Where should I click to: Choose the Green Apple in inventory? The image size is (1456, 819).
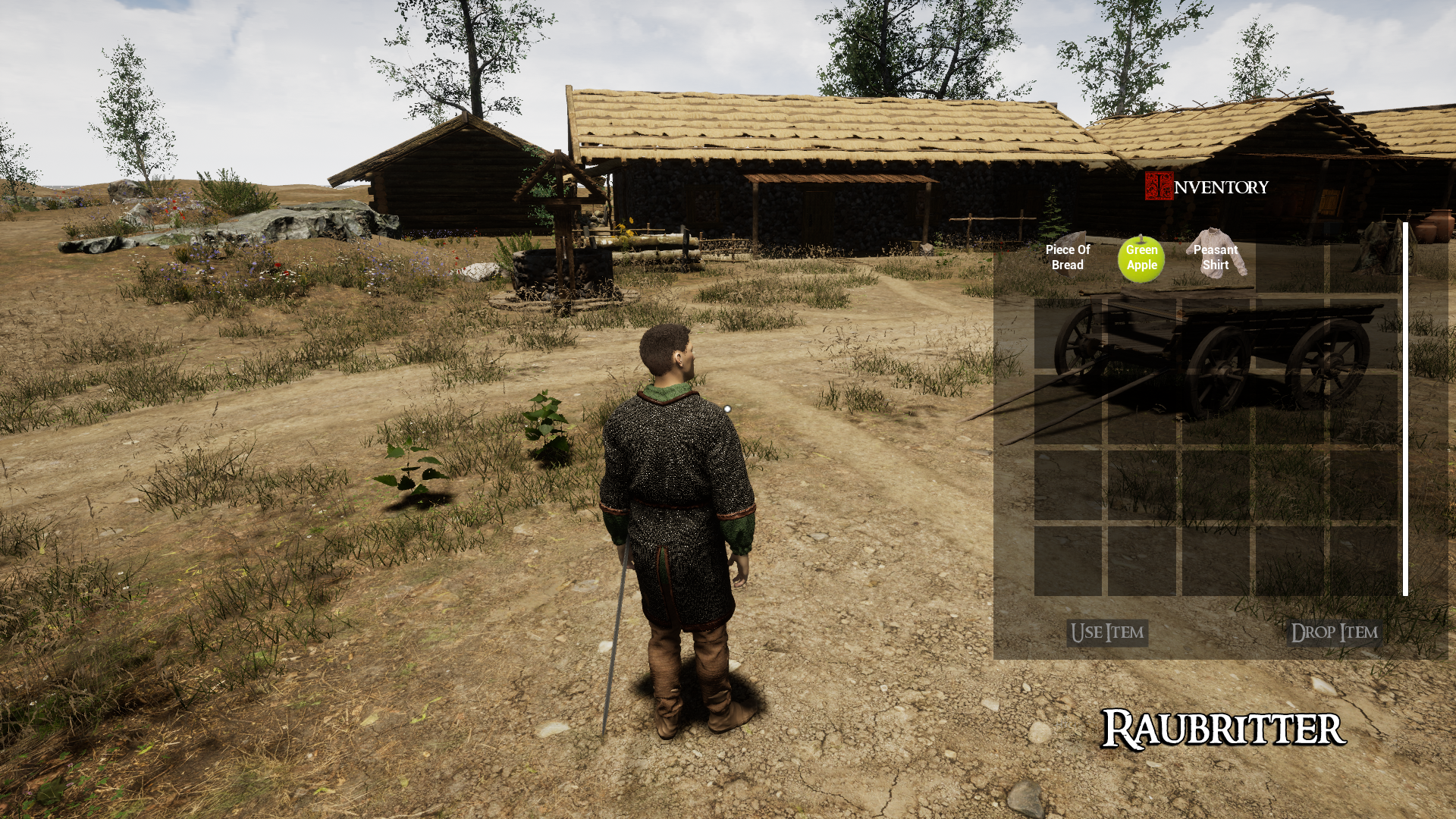tap(1141, 258)
